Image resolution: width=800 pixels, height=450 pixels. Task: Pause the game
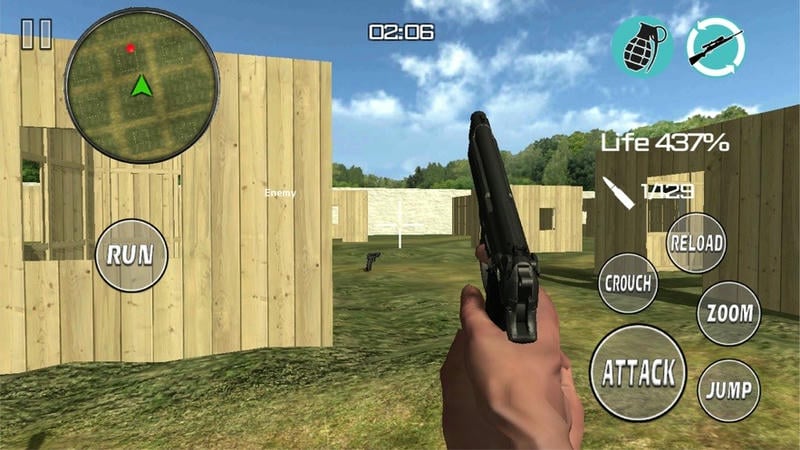click(x=36, y=35)
